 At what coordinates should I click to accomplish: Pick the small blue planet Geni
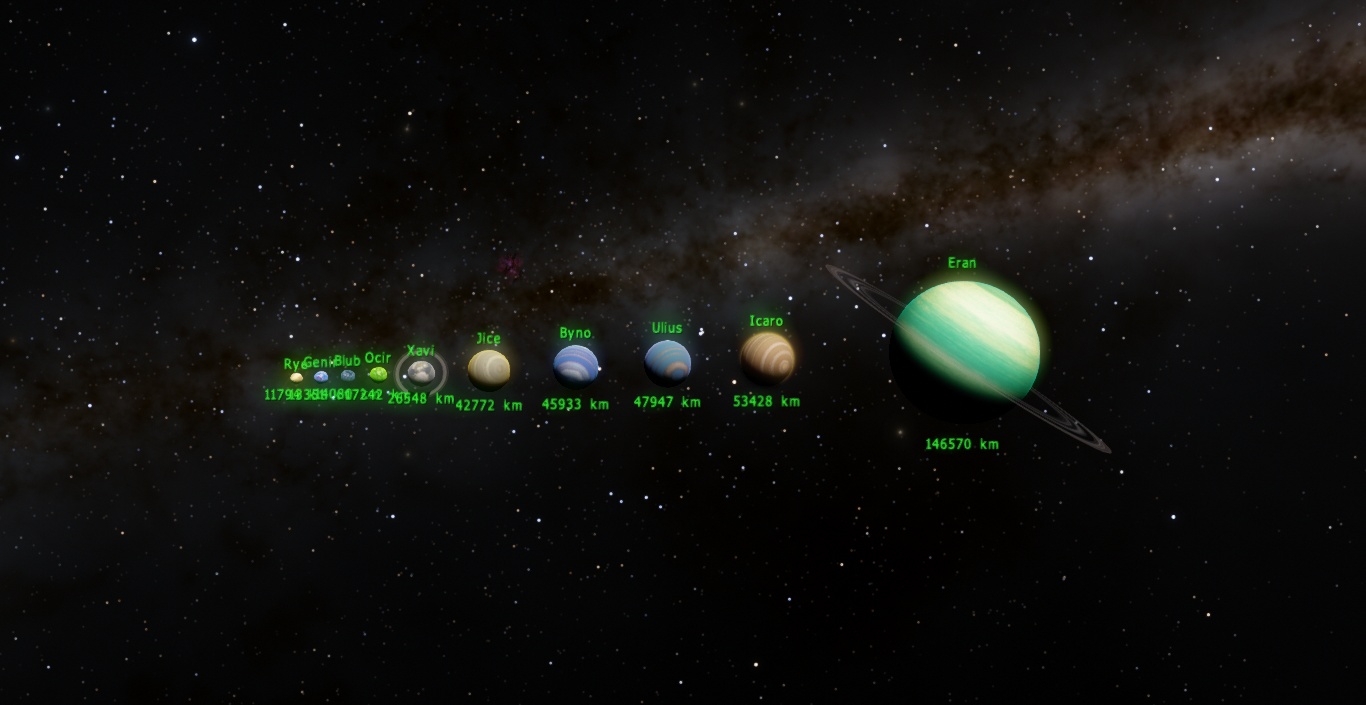pyautogui.click(x=321, y=377)
